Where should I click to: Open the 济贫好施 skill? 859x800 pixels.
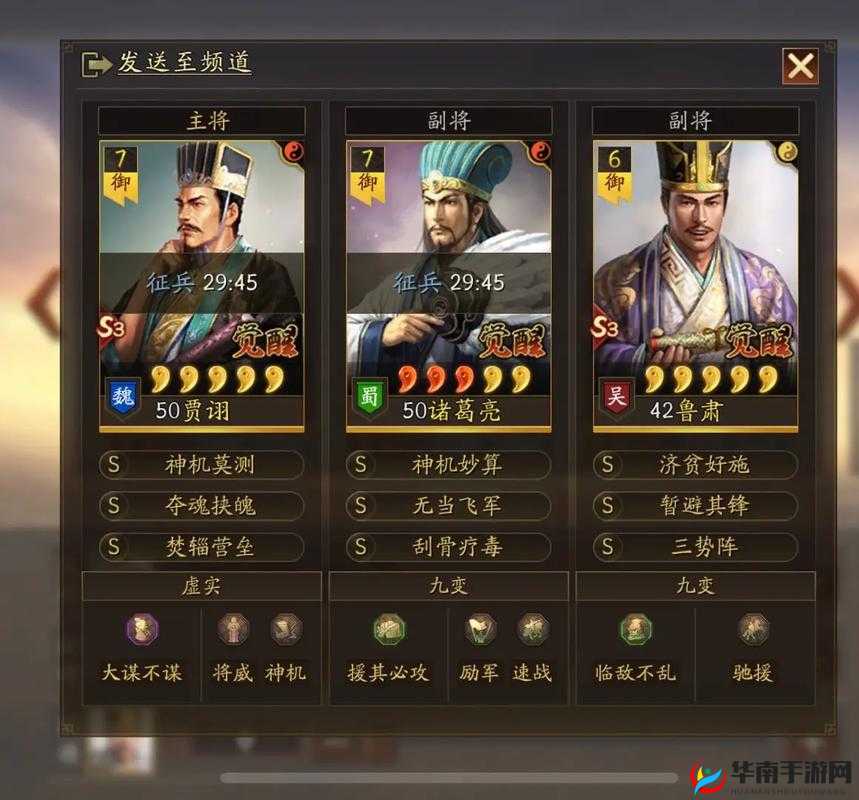696,465
